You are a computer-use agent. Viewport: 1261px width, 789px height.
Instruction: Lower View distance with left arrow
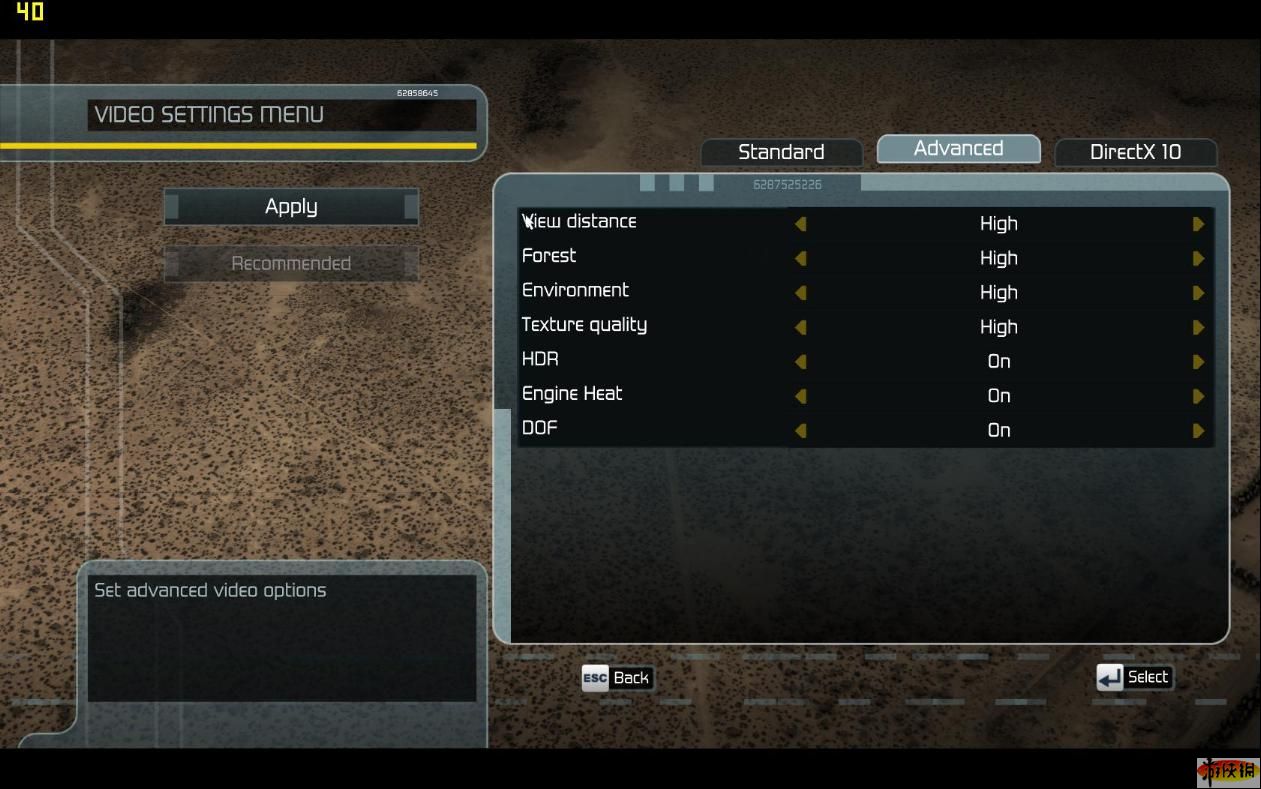point(800,224)
